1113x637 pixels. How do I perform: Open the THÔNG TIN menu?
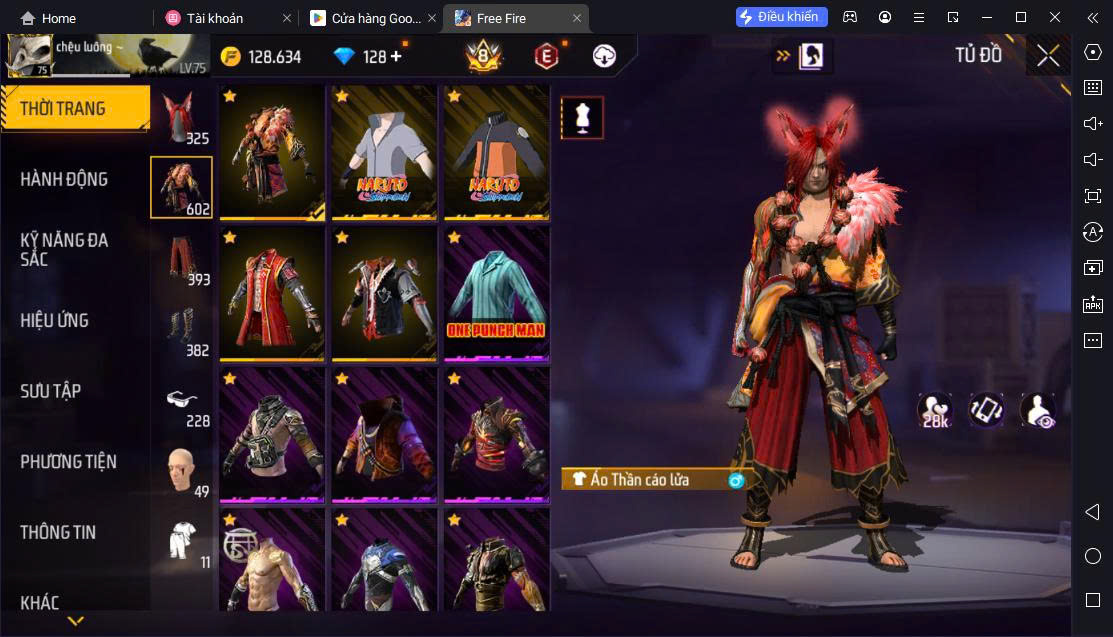pyautogui.click(x=58, y=532)
